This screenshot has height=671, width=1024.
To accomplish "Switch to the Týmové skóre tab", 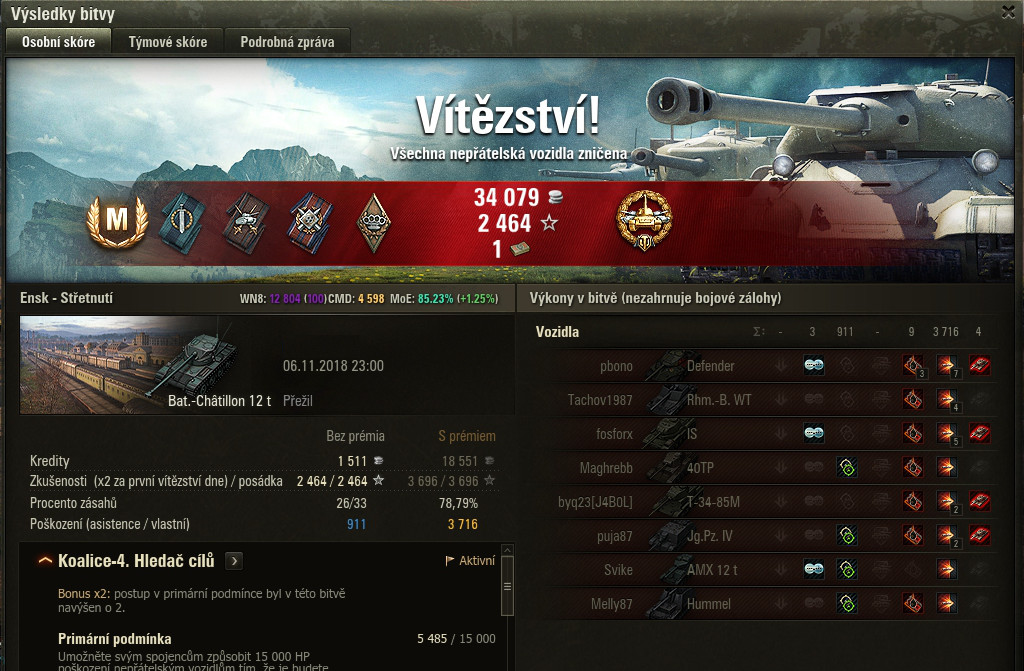I will (168, 41).
